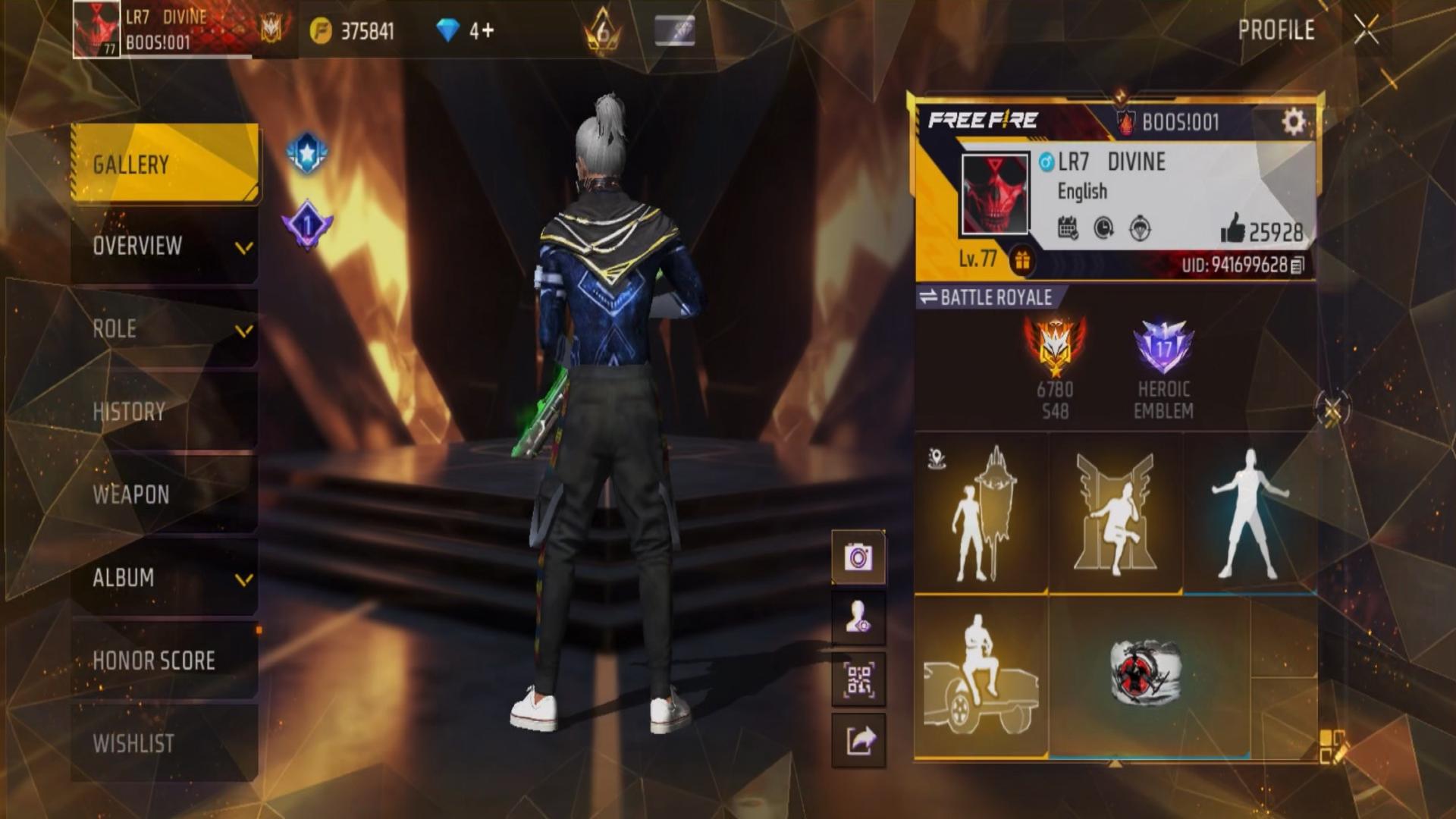Viewport: 1456px width, 819px height.
Task: Select the throne emote slot
Action: (1116, 514)
